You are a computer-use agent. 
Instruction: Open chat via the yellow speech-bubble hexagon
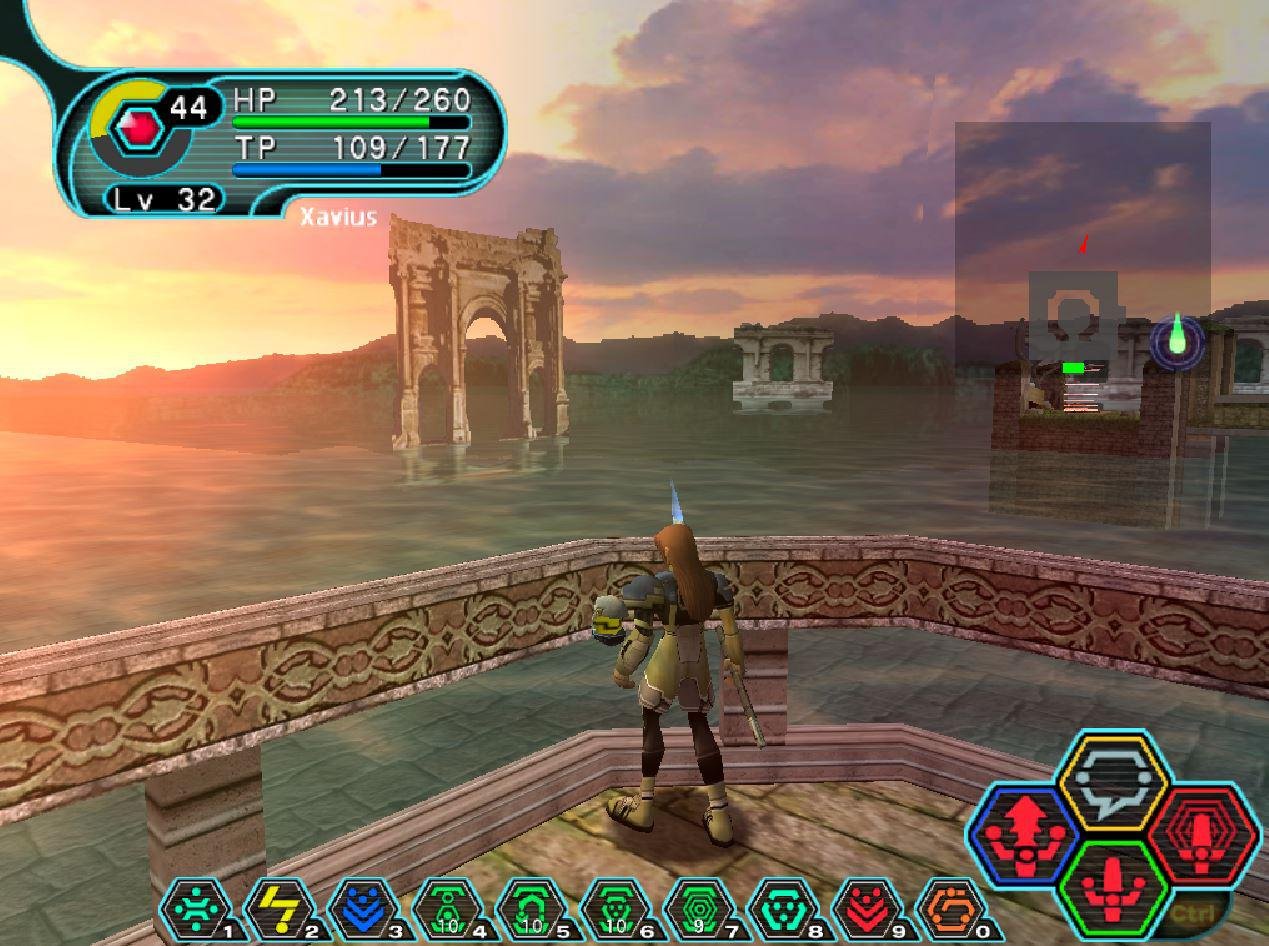[x=1114, y=780]
